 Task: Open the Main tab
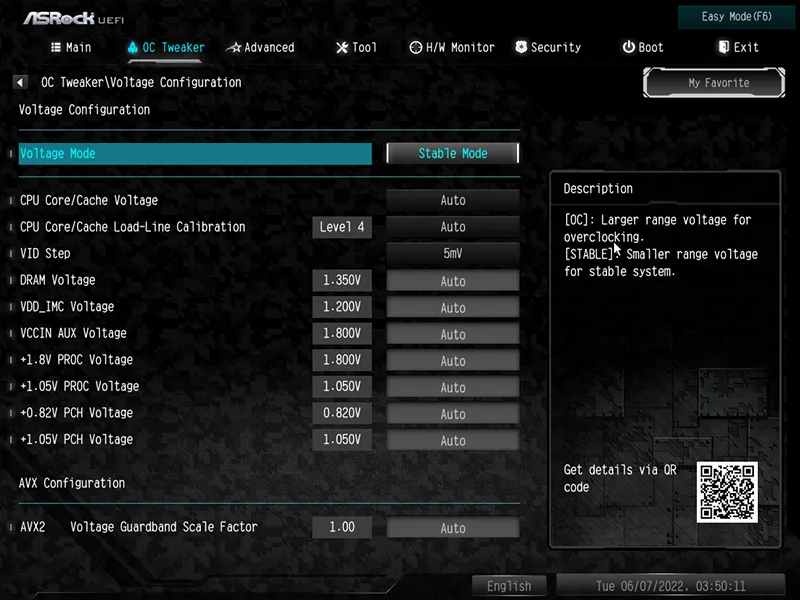(70, 47)
